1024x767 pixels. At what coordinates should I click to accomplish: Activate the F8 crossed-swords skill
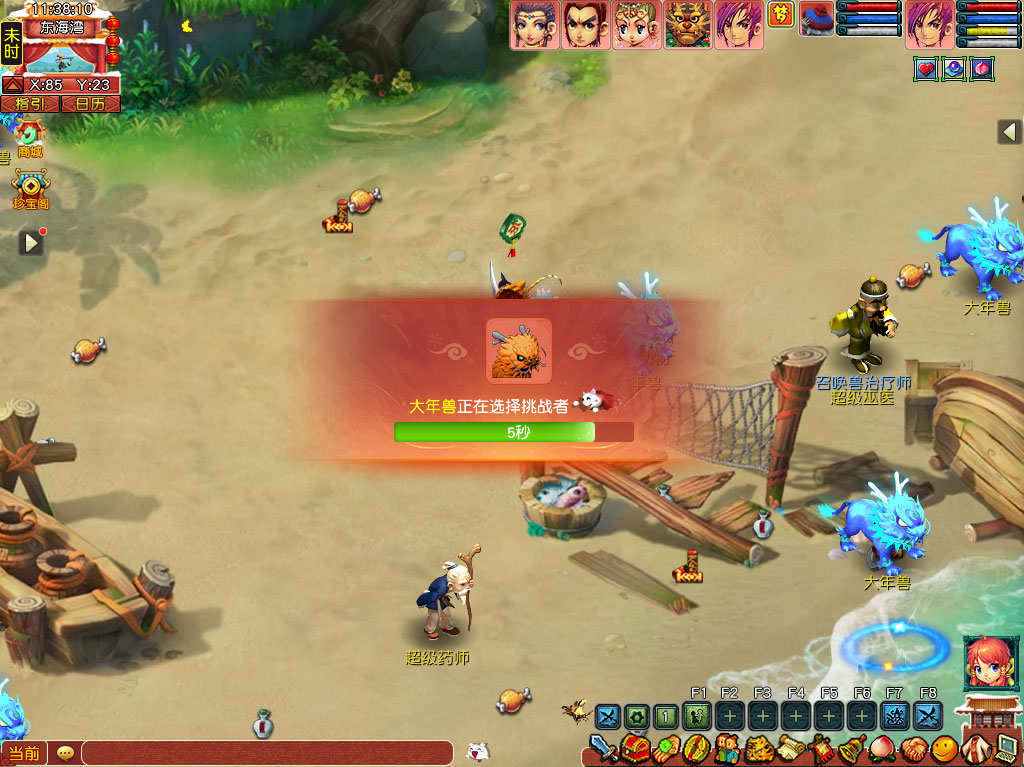coord(928,716)
